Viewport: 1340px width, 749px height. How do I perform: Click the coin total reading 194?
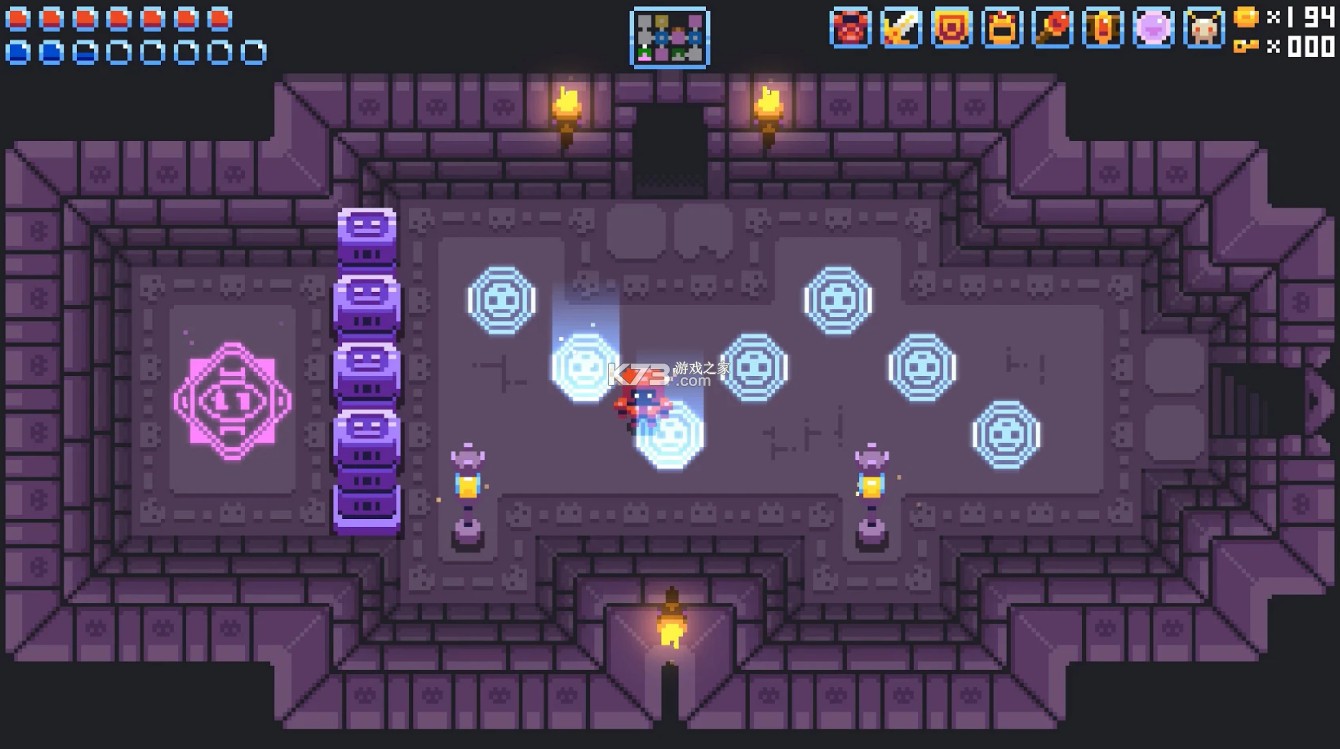1307,16
